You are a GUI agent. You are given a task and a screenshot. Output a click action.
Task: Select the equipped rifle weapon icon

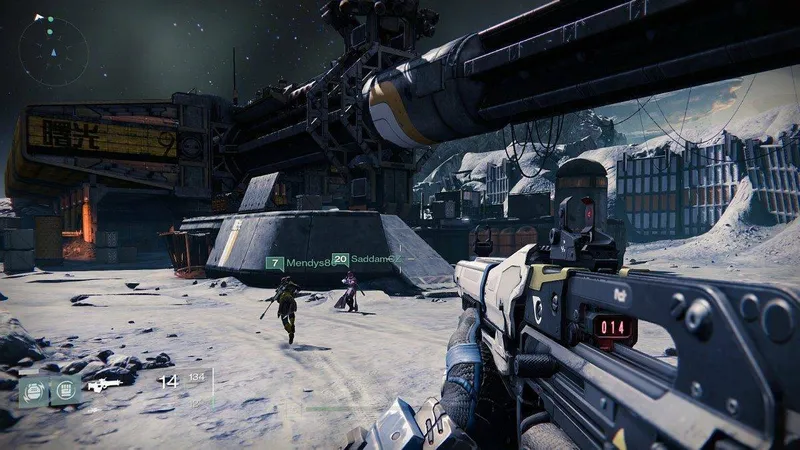click(x=104, y=384)
